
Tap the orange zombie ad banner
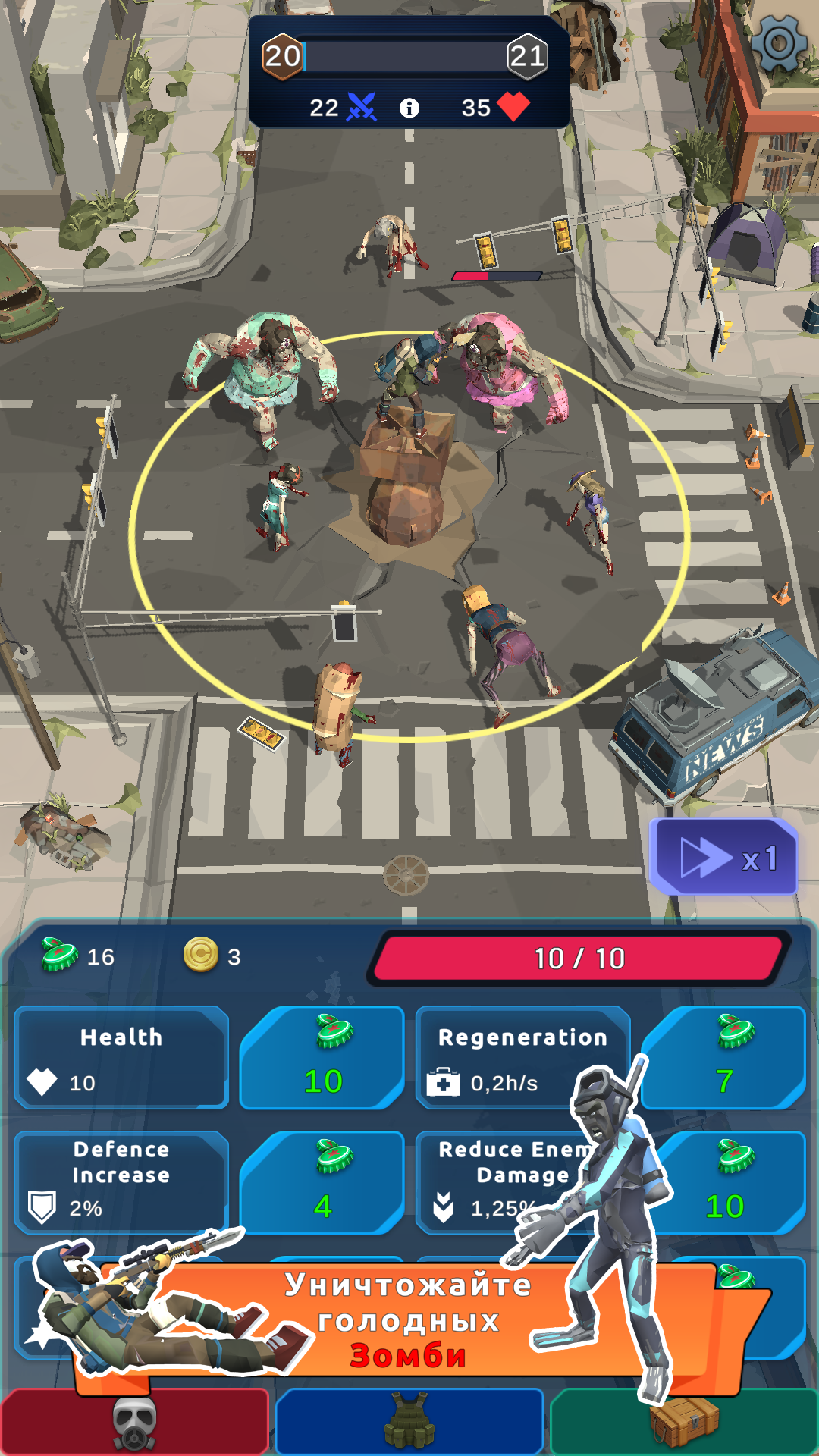[409, 1319]
